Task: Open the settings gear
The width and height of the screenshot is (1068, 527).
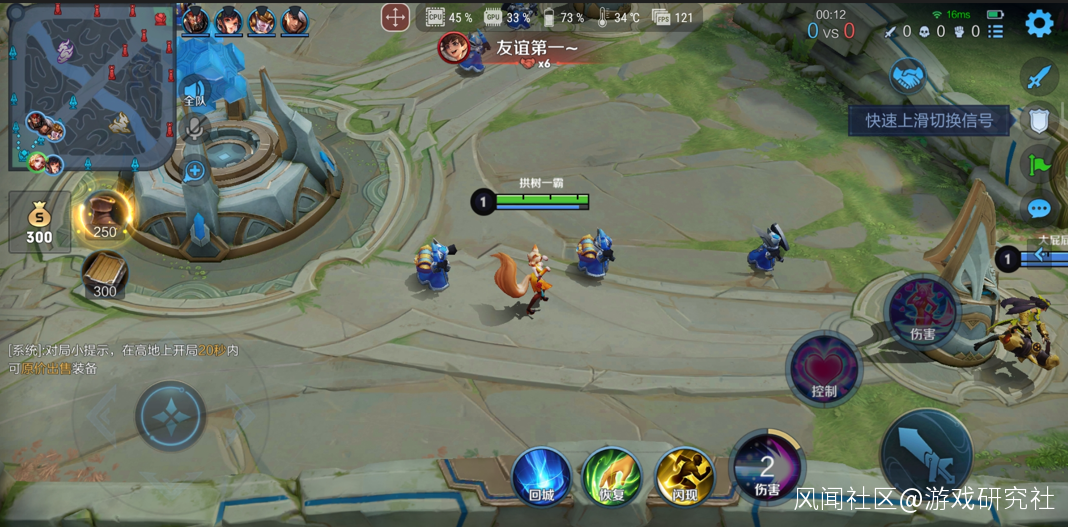Action: 1039,23
